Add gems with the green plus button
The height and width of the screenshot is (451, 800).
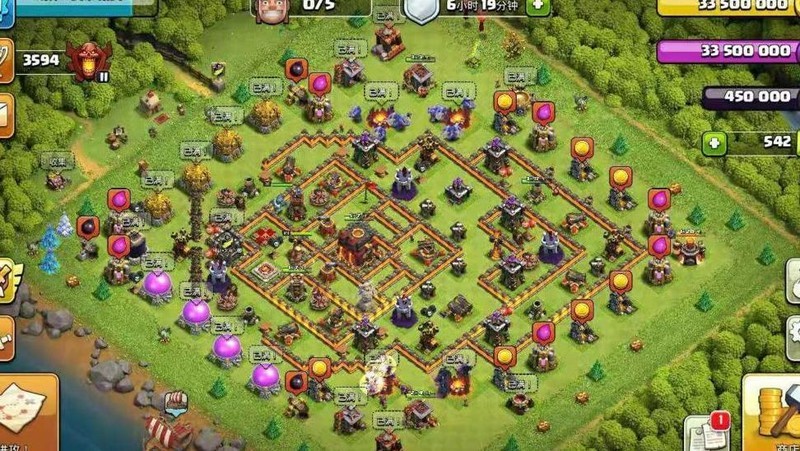[713, 142]
